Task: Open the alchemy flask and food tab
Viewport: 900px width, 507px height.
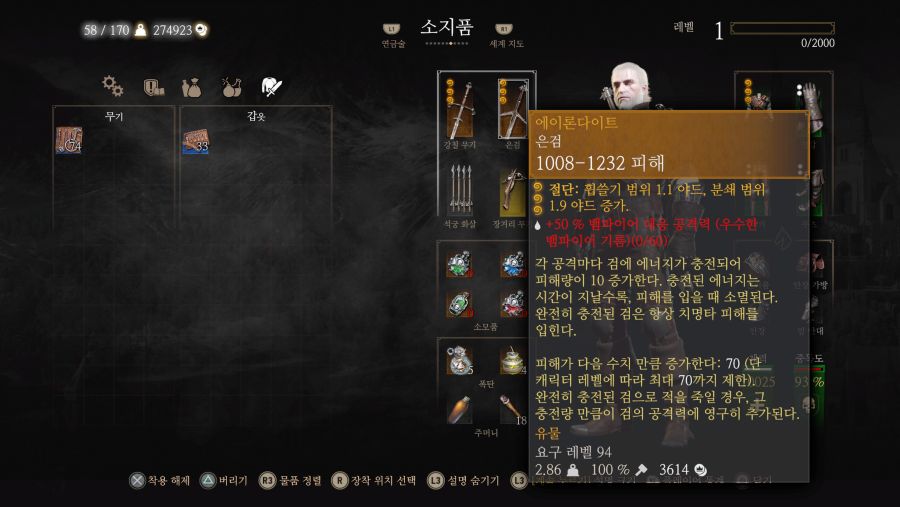Action: point(231,87)
